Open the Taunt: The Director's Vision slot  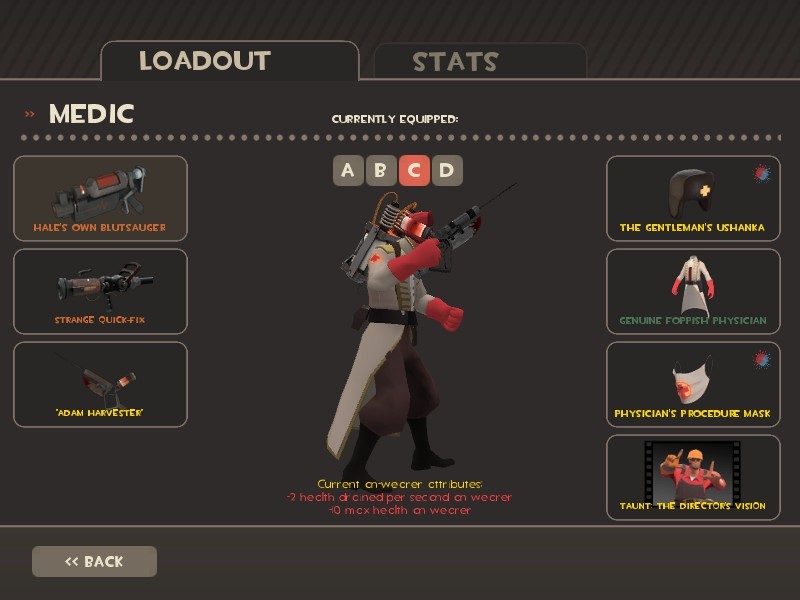click(x=692, y=477)
